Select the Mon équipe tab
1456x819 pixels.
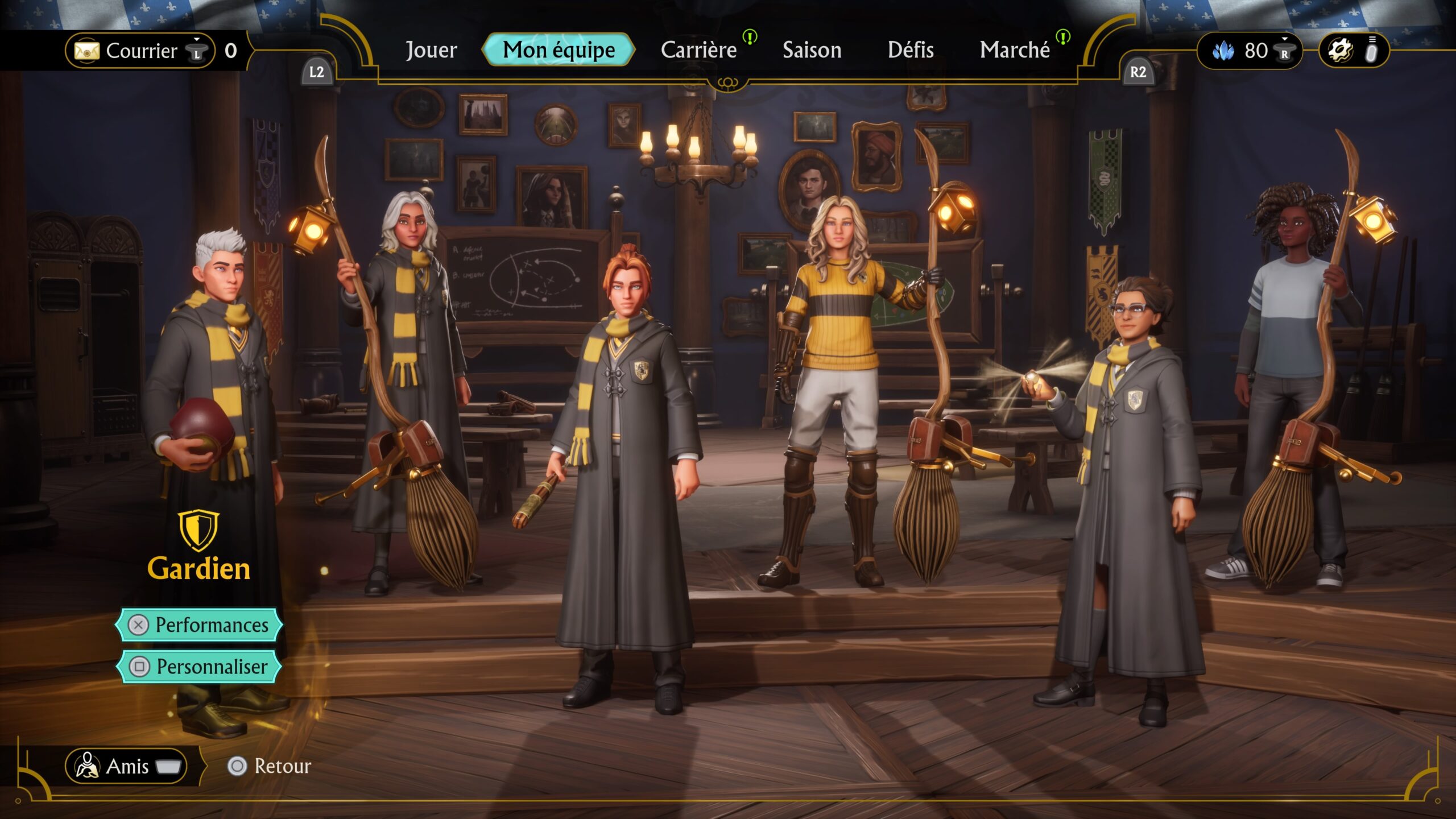point(558,50)
